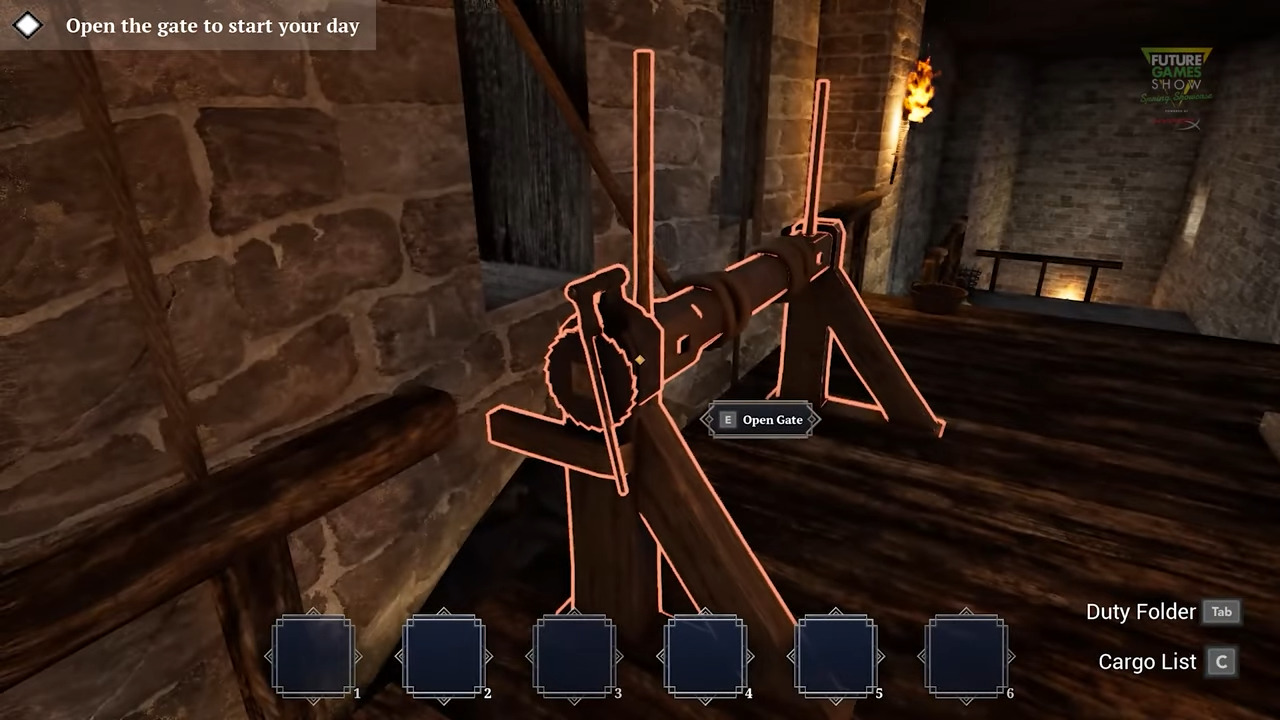Select hotbar slot 6
Image resolution: width=1280 pixels, height=720 pixels.
coord(967,655)
